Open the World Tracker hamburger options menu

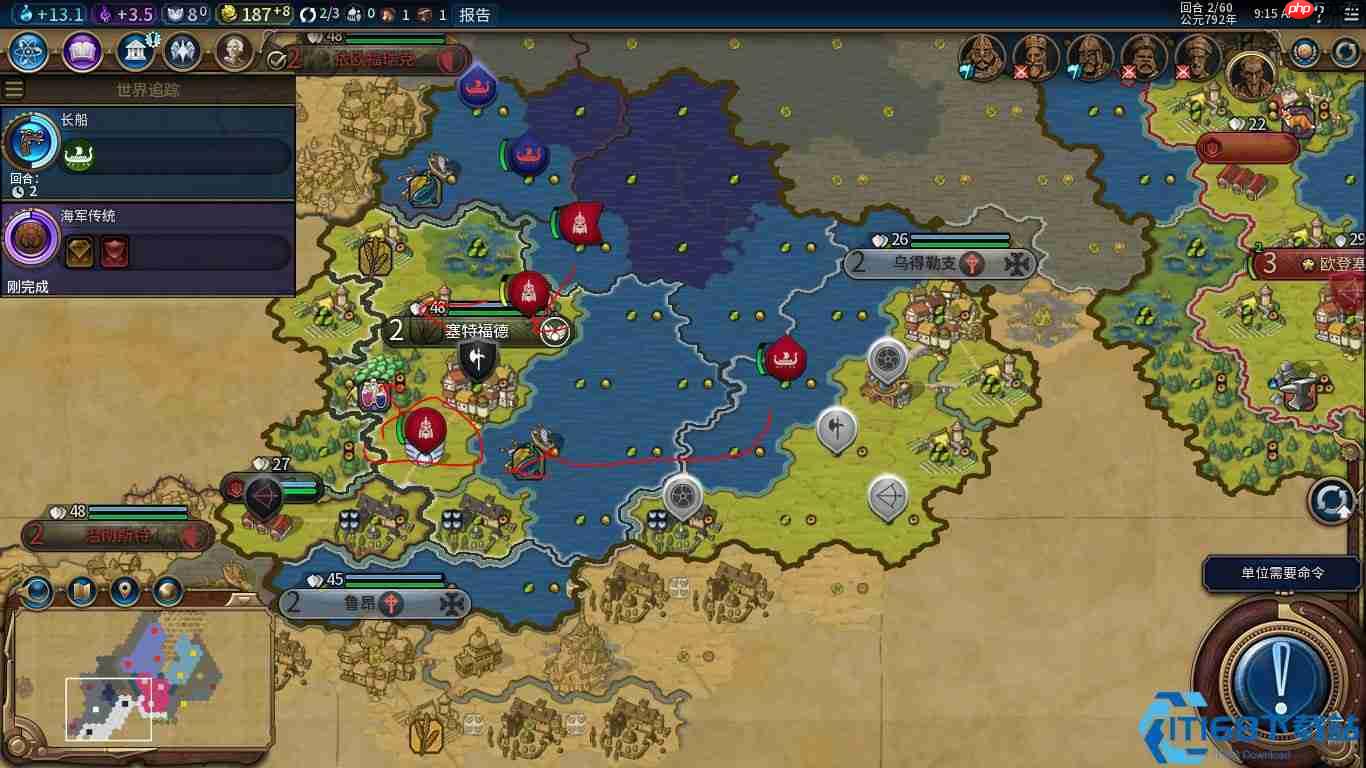(x=13, y=88)
